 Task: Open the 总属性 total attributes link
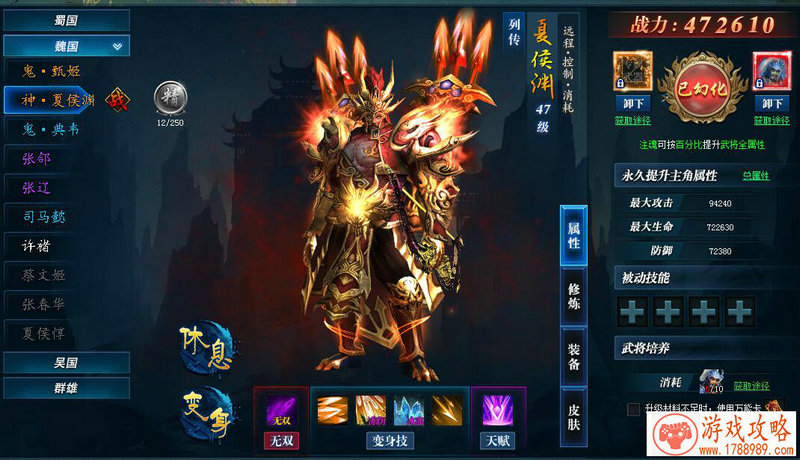click(x=755, y=176)
